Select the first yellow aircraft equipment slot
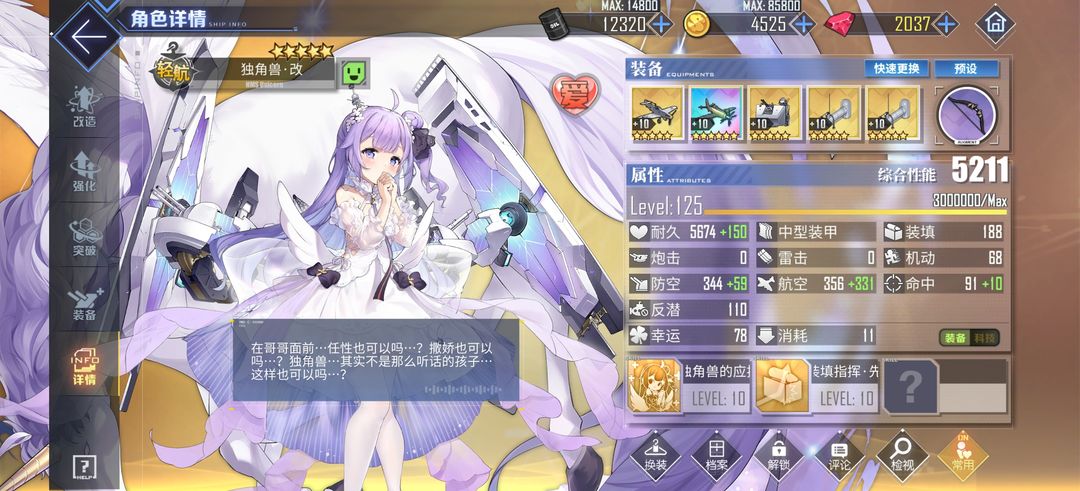The width and height of the screenshot is (1080, 491). coord(657,114)
